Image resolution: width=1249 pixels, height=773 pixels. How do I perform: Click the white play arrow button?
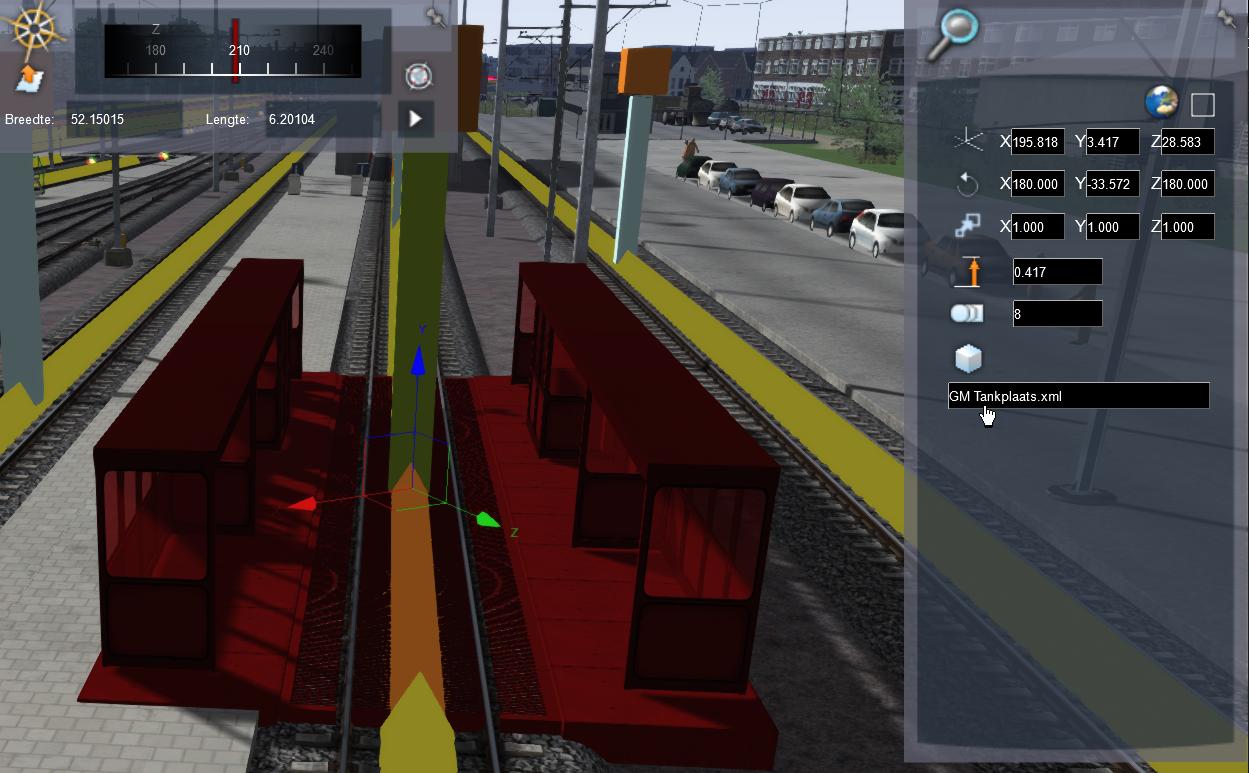point(416,119)
